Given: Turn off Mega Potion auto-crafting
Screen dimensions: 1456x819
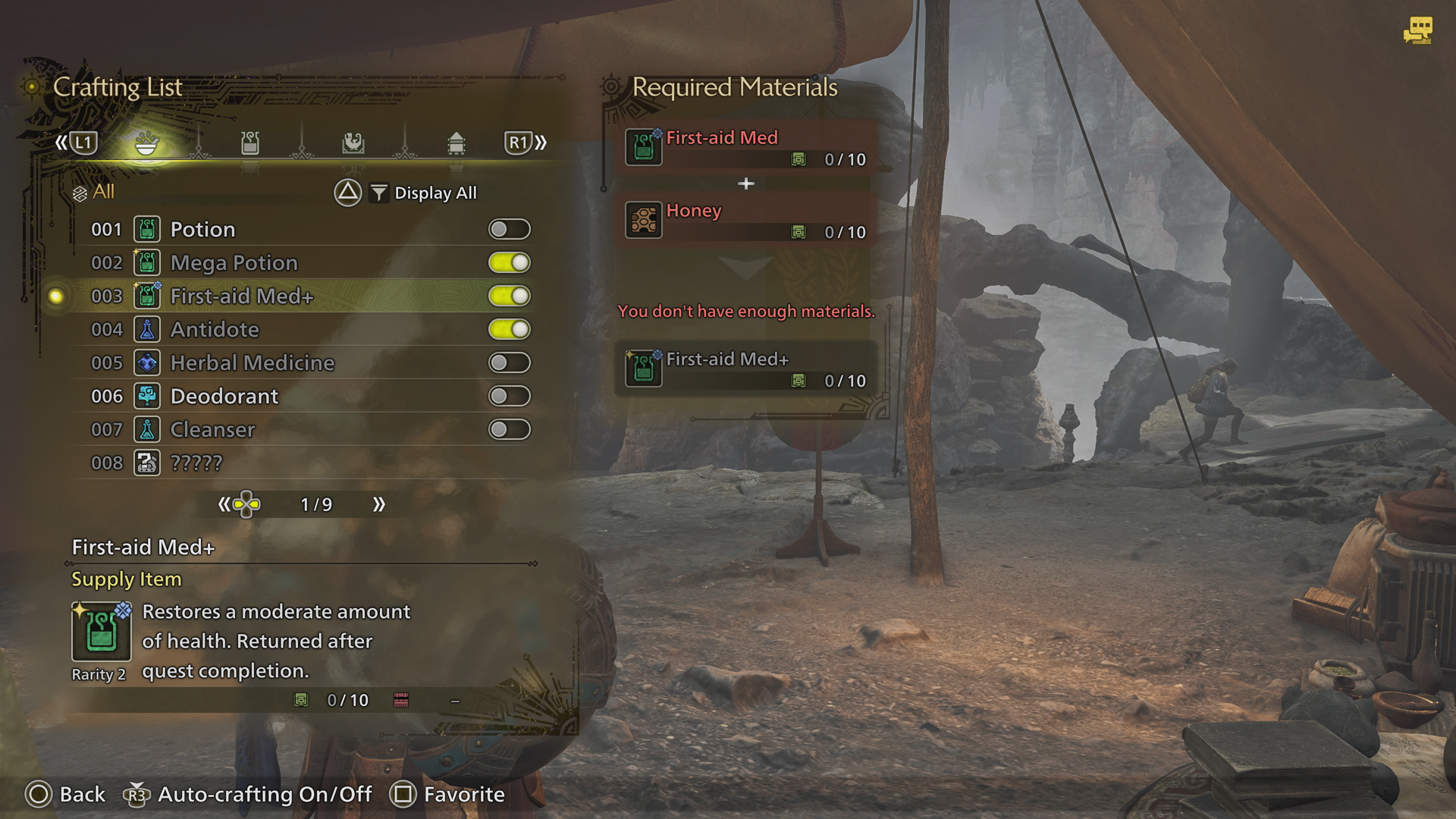Looking at the screenshot, I should (x=509, y=262).
